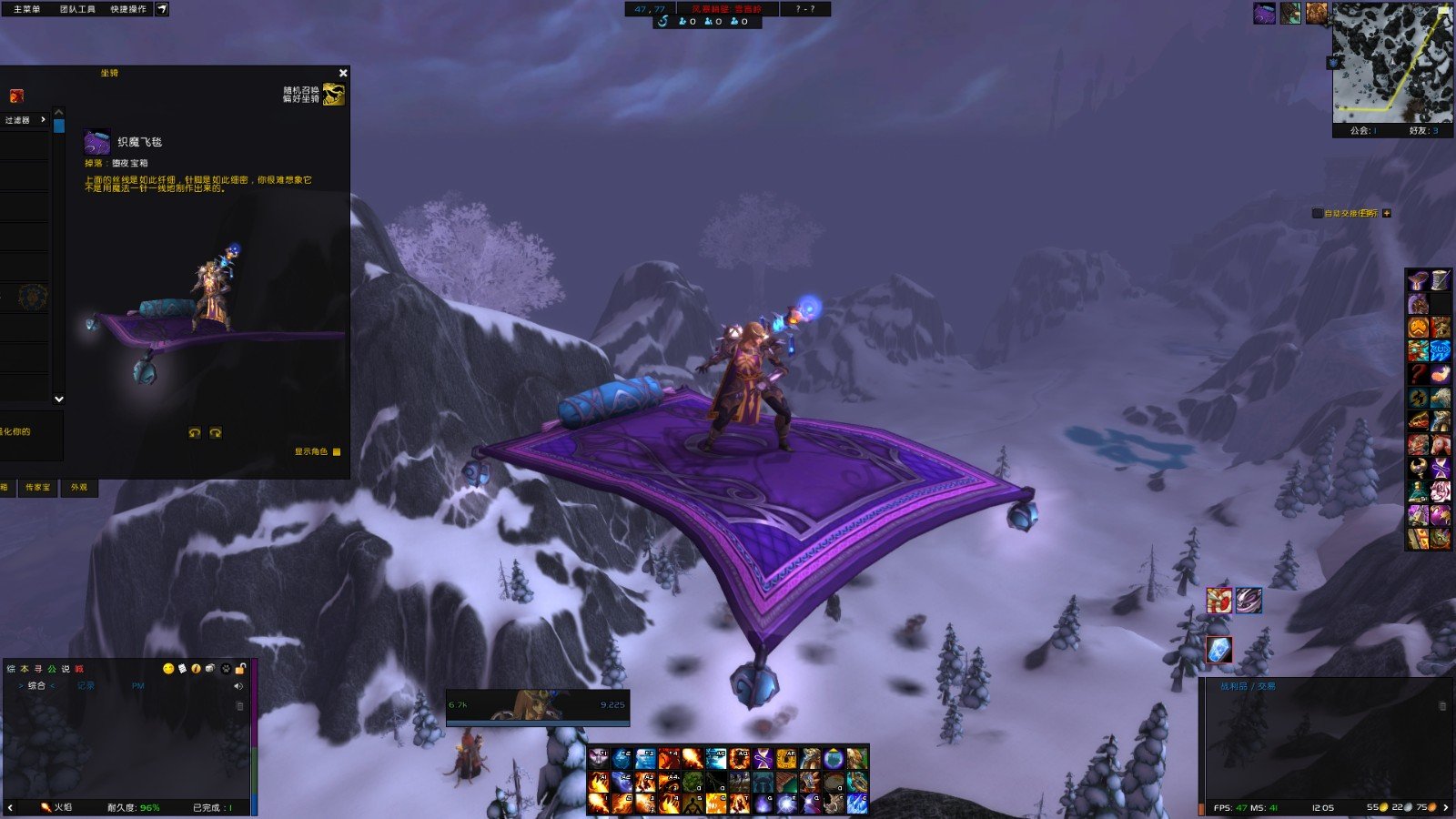Viewport: 1456px width, 819px height.
Task: Open the 好友 friends list
Action: pos(1423,131)
